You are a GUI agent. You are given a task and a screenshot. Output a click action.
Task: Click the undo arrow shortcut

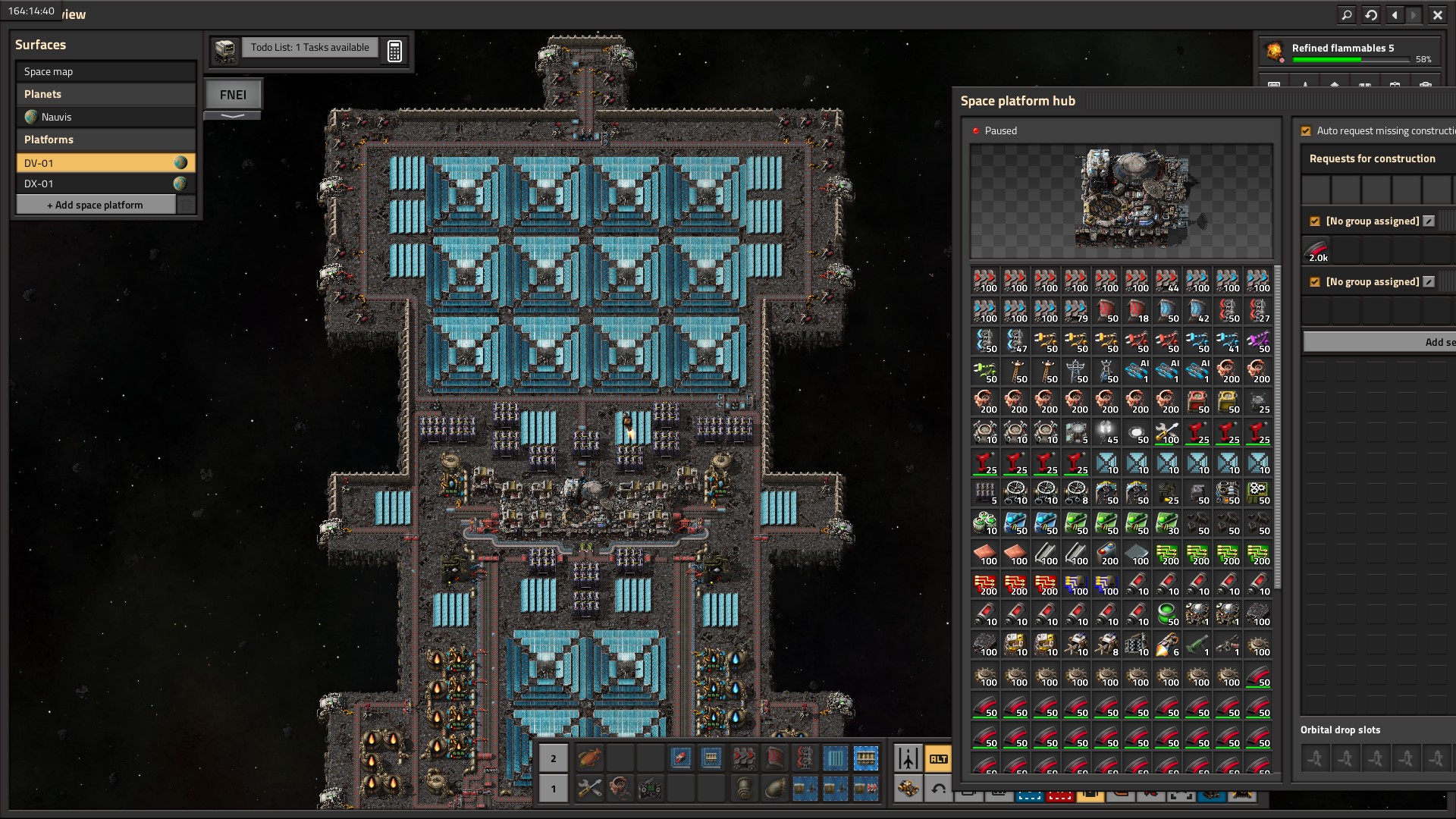(x=938, y=789)
